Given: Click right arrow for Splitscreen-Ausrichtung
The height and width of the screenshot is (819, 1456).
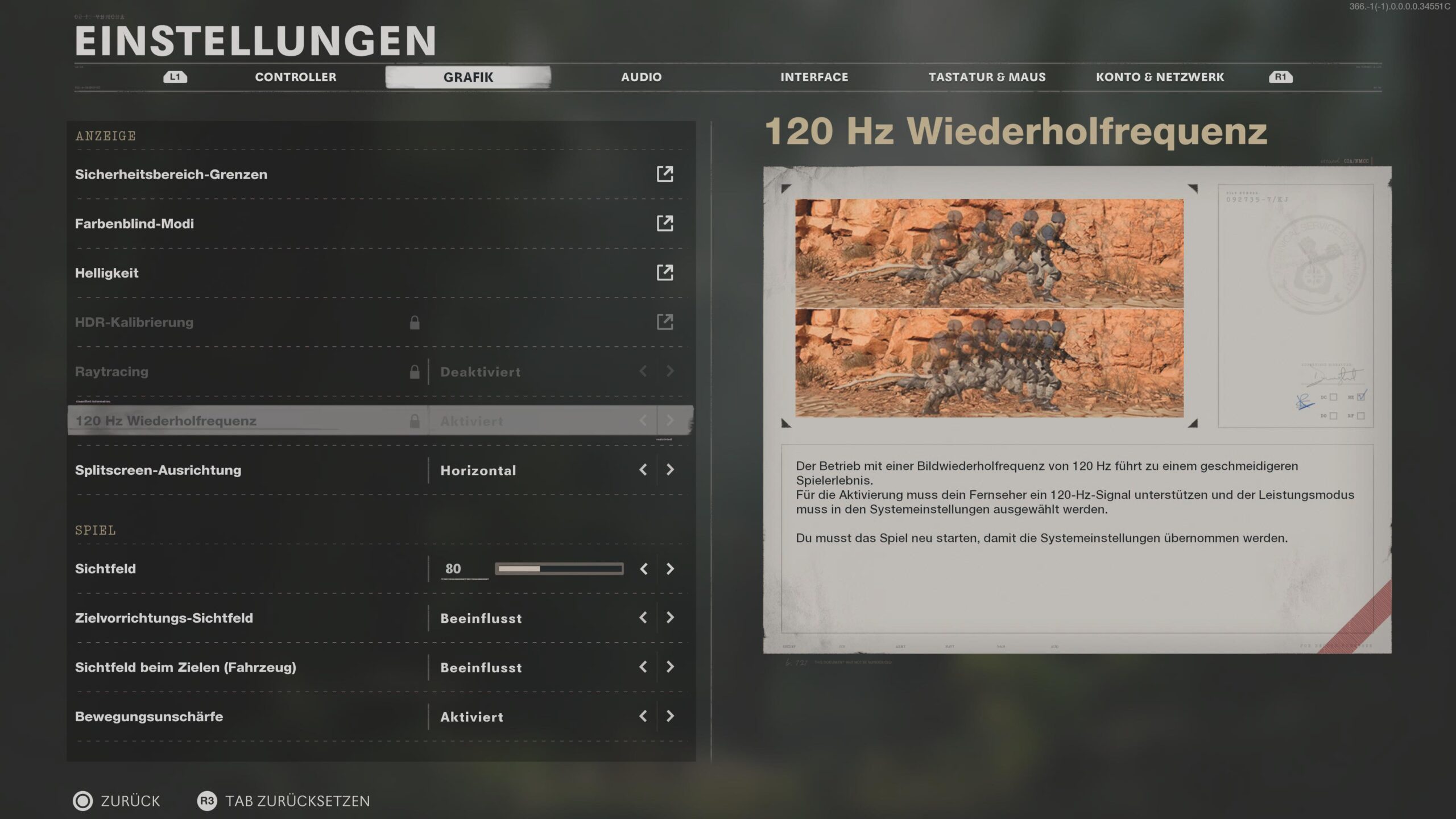Looking at the screenshot, I should coord(670,470).
